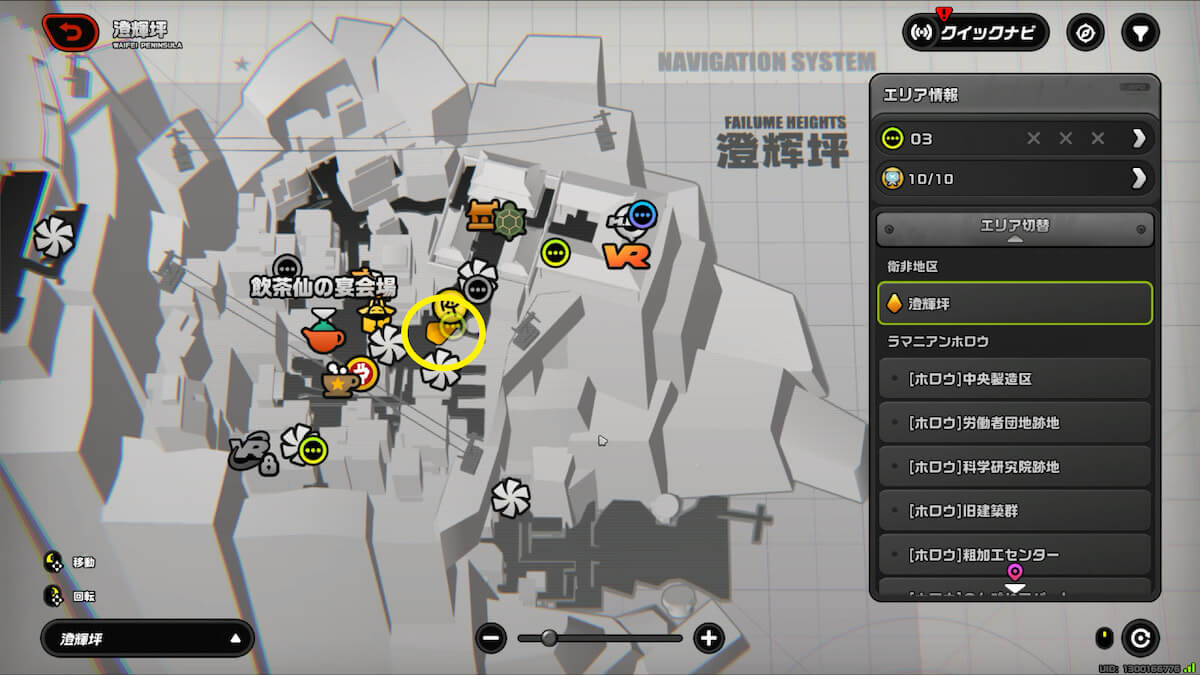Zoom out with the minus button
1200x675 pixels.
pyautogui.click(x=491, y=638)
